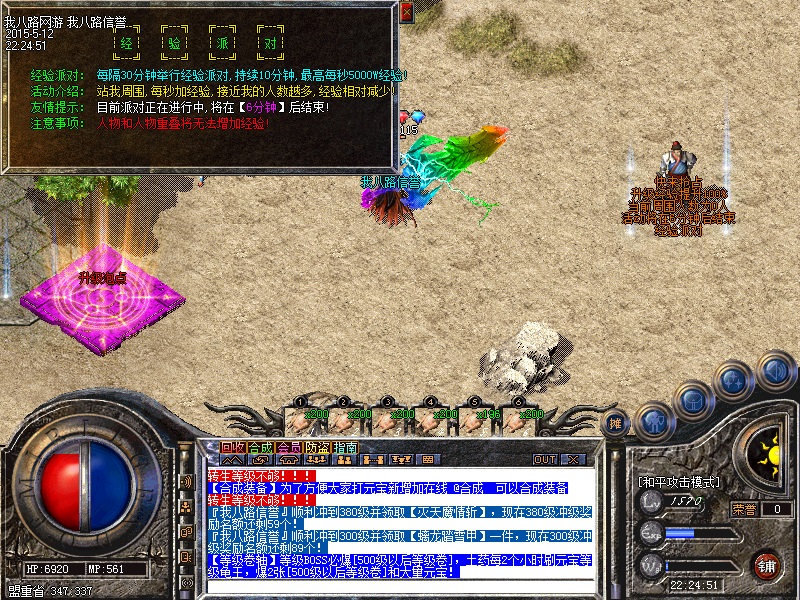The width and height of the screenshot is (800, 600).
Task: Select the 防盗 anti-theft option
Action: (317, 447)
